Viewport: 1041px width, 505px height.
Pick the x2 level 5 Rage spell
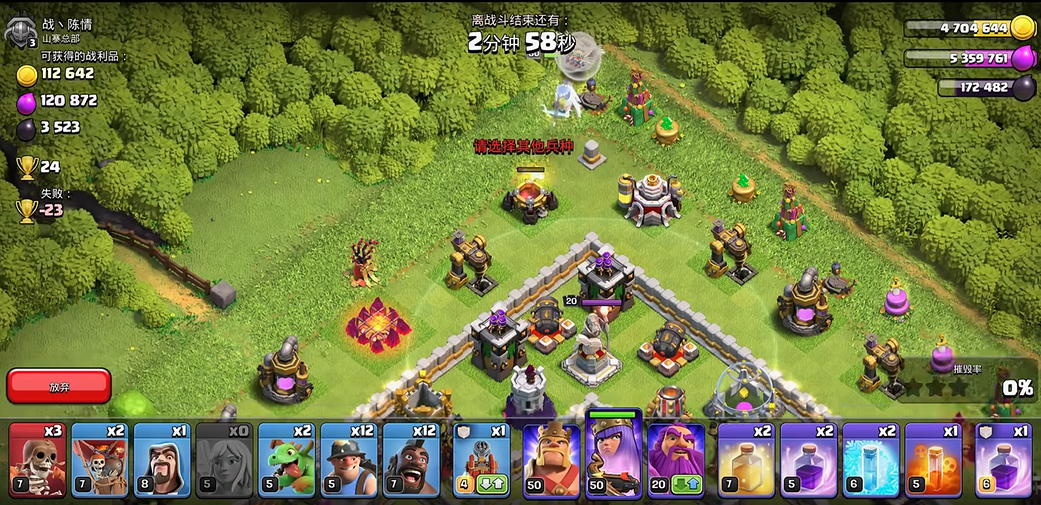click(x=808, y=460)
